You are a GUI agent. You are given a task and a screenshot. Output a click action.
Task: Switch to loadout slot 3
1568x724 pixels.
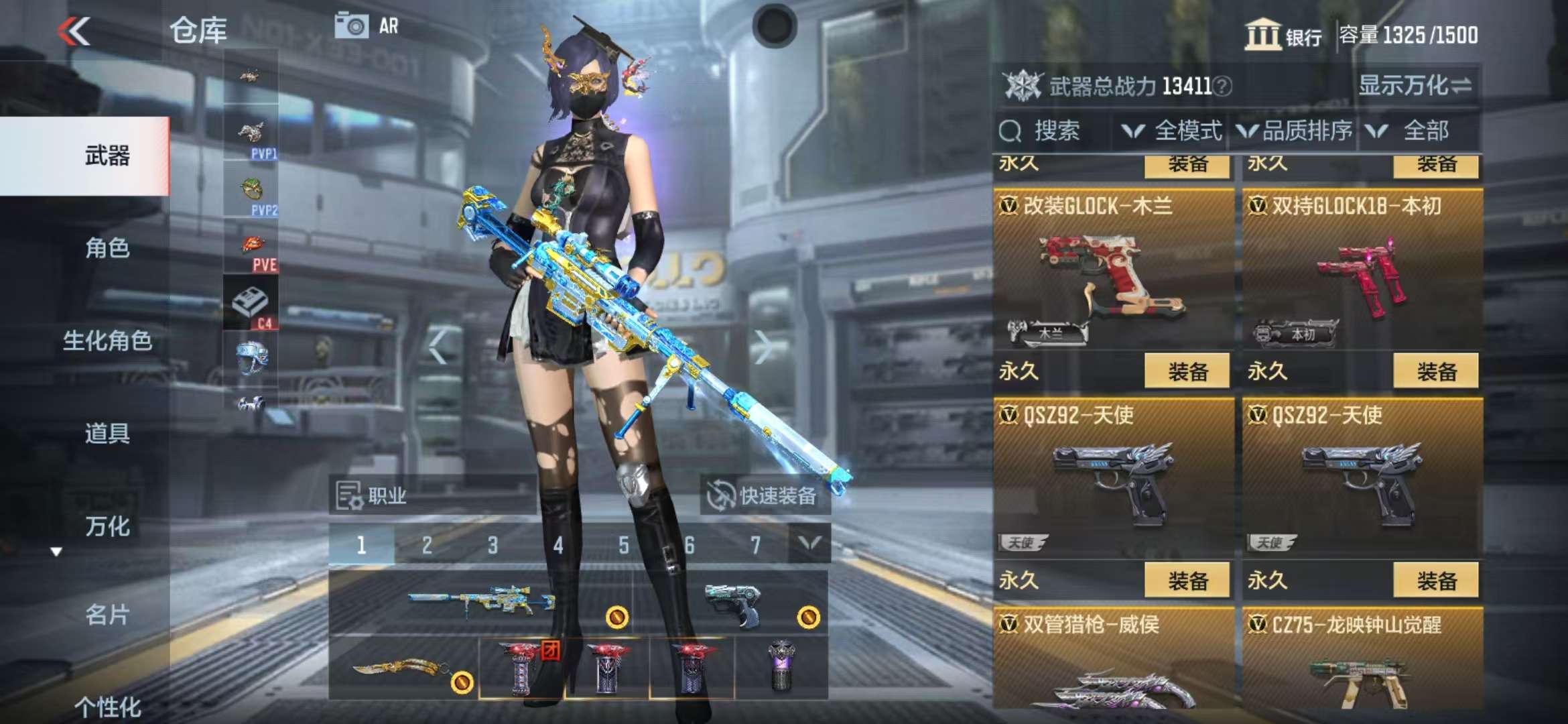493,545
